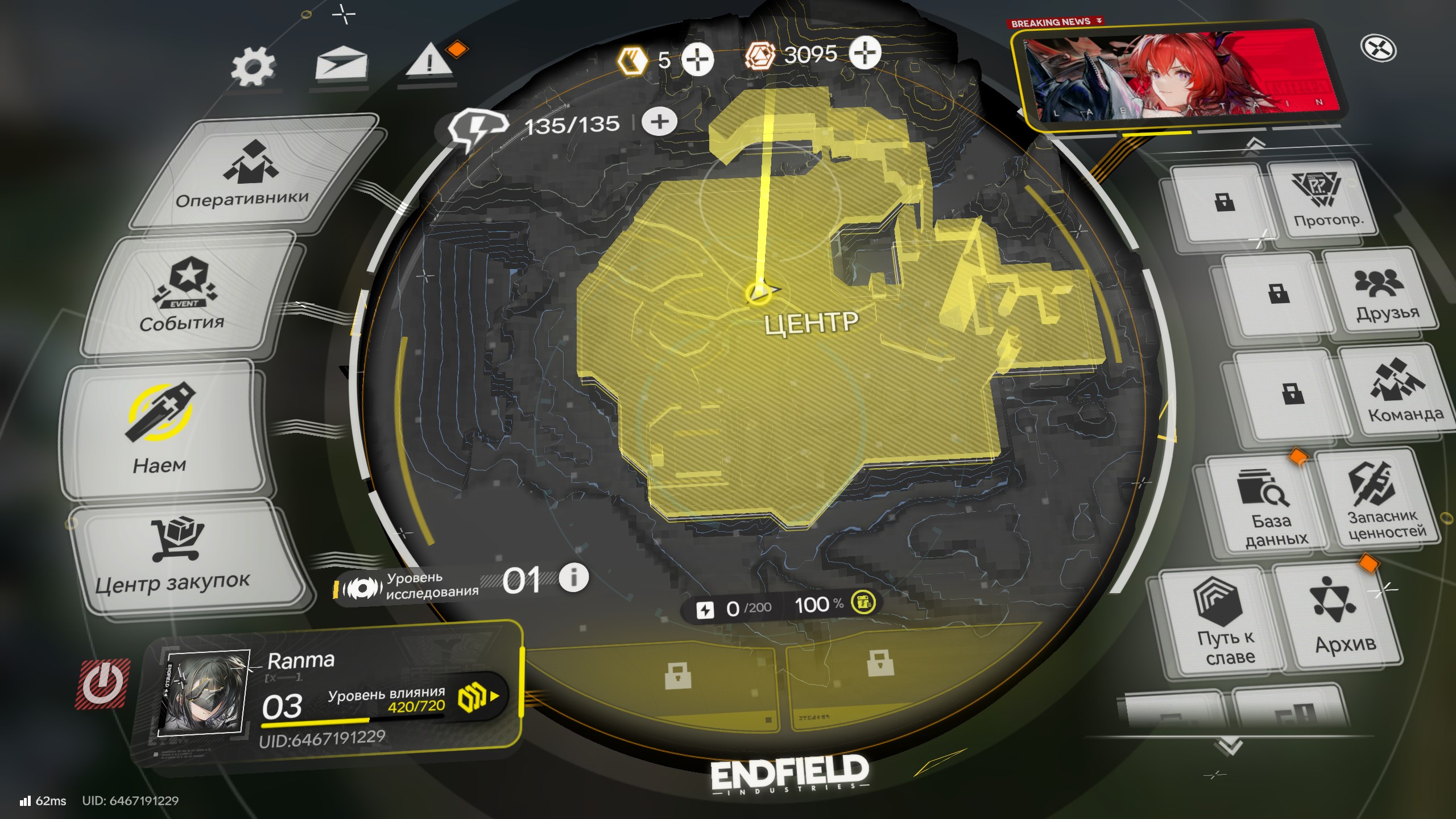Close the menu with the X button
The height and width of the screenshot is (819, 1456).
(x=1379, y=49)
